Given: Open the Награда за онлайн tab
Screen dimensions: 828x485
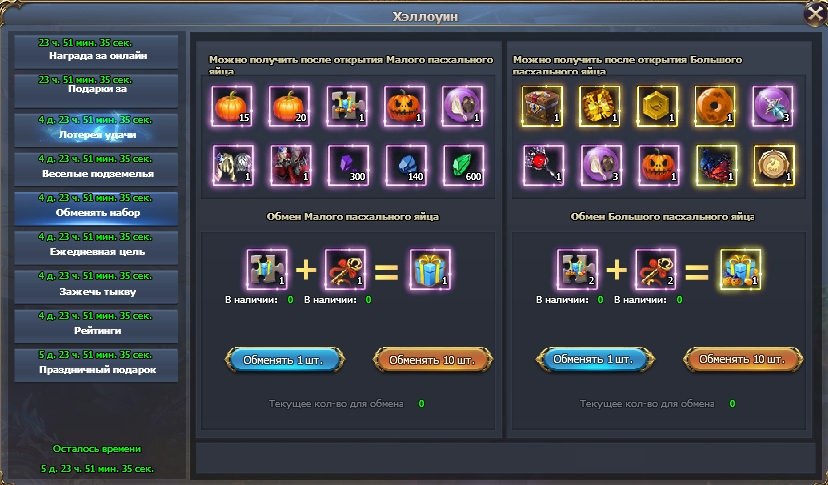Looking at the screenshot, I should click(97, 51).
